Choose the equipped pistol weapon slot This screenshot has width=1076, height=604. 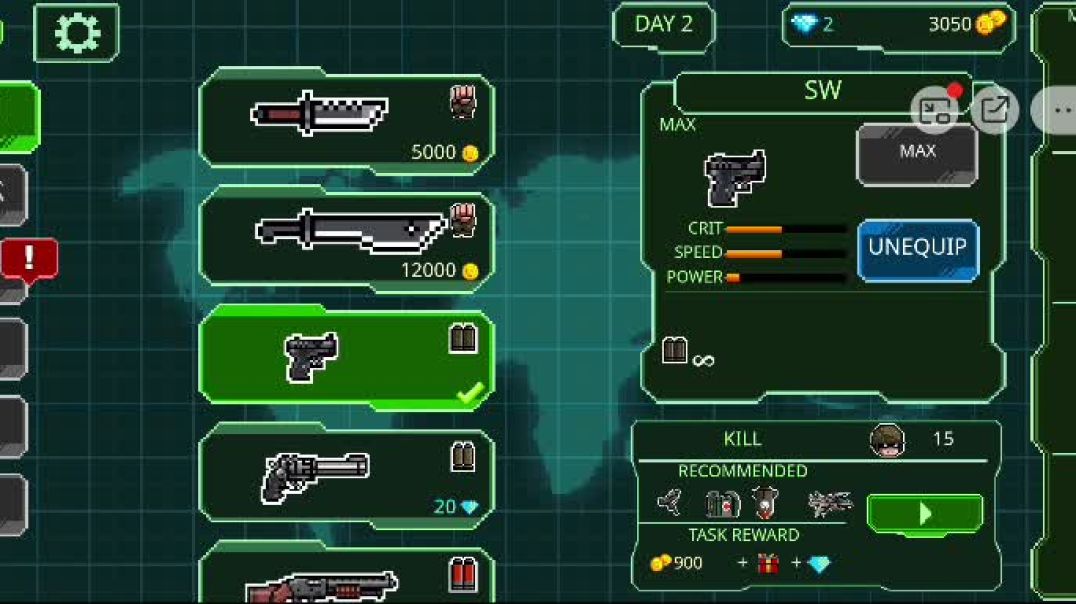coord(346,357)
